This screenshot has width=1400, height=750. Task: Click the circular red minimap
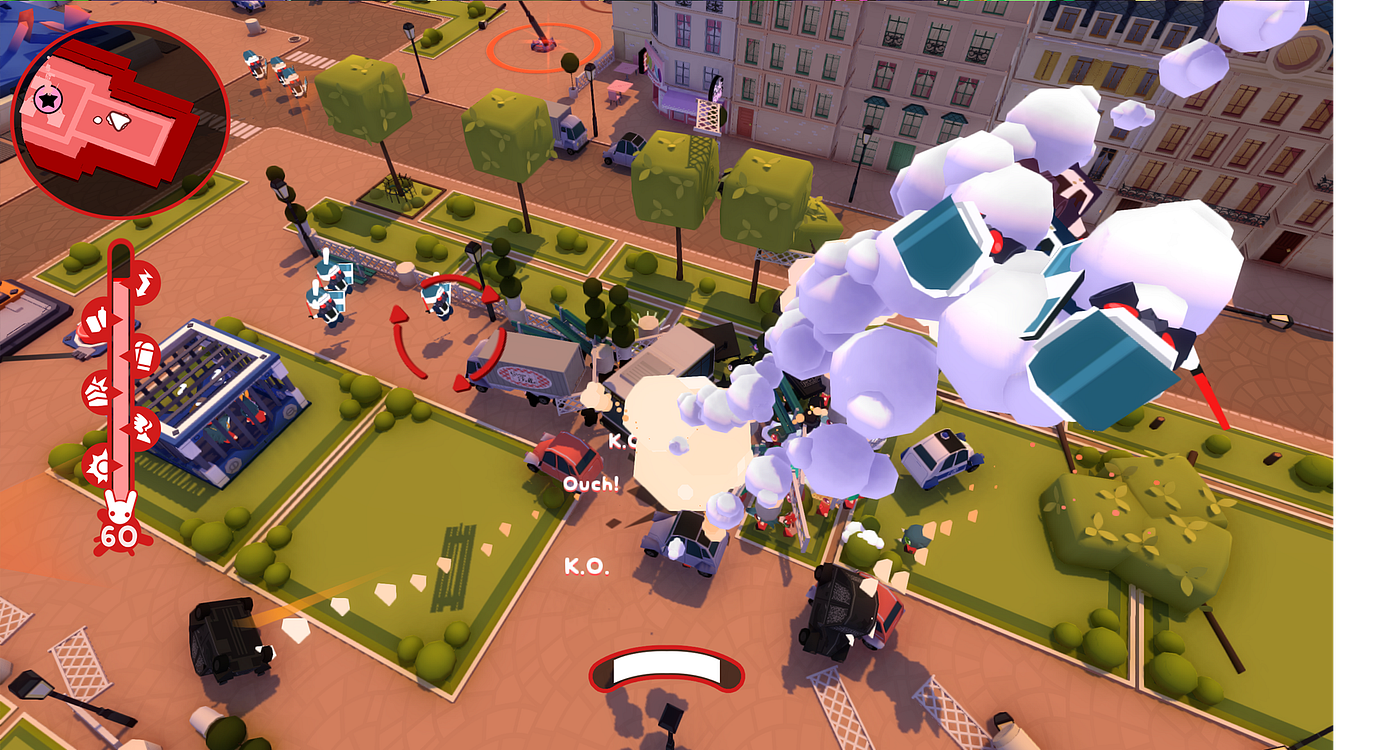click(x=120, y=119)
